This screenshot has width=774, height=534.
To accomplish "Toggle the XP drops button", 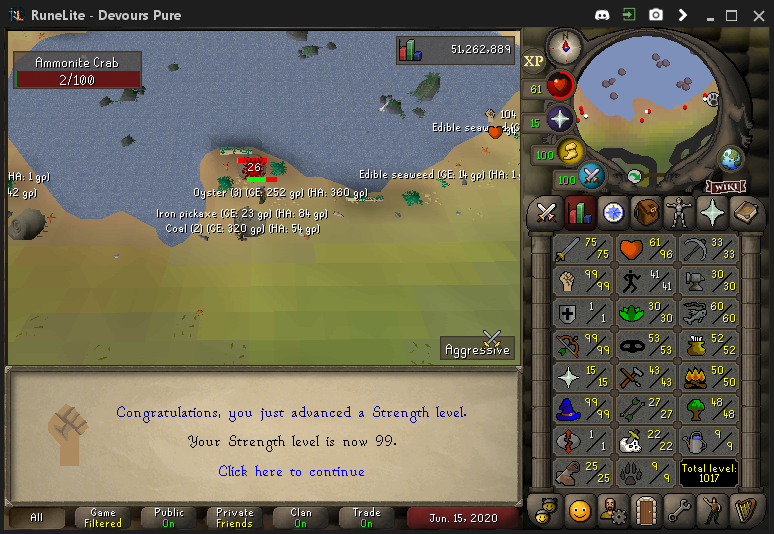I will 533,61.
